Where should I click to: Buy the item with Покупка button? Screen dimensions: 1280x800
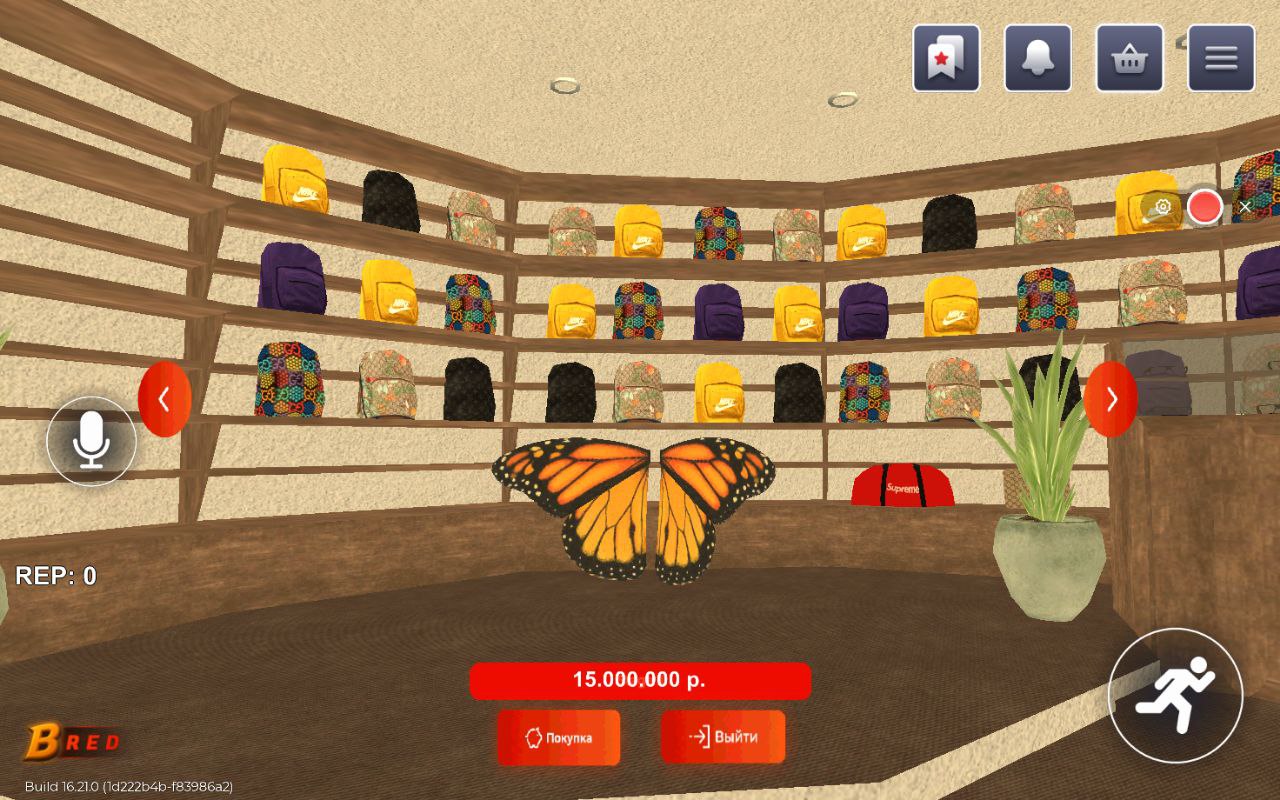tap(558, 738)
